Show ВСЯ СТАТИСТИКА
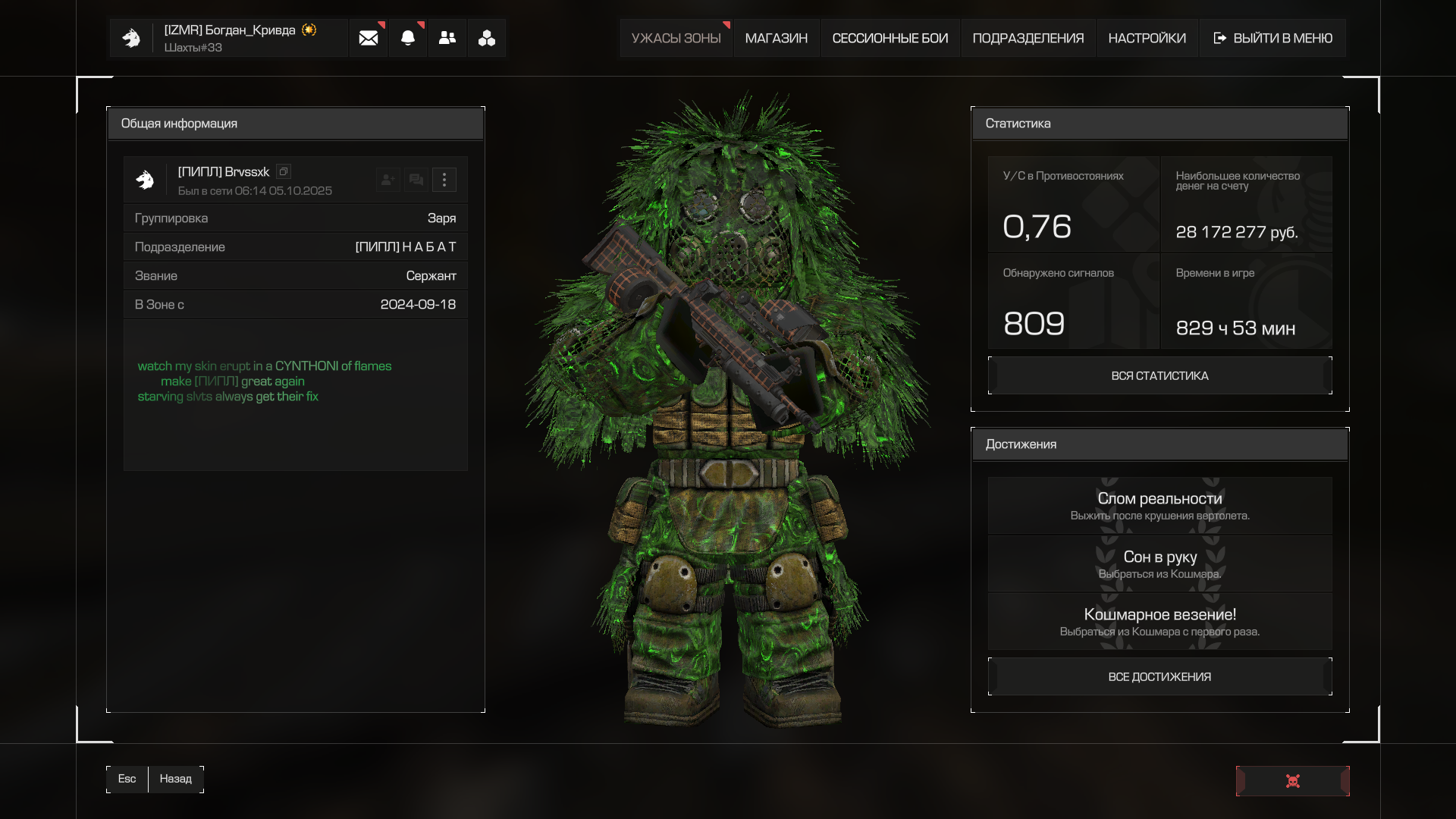The width and height of the screenshot is (1456, 819). click(1159, 375)
